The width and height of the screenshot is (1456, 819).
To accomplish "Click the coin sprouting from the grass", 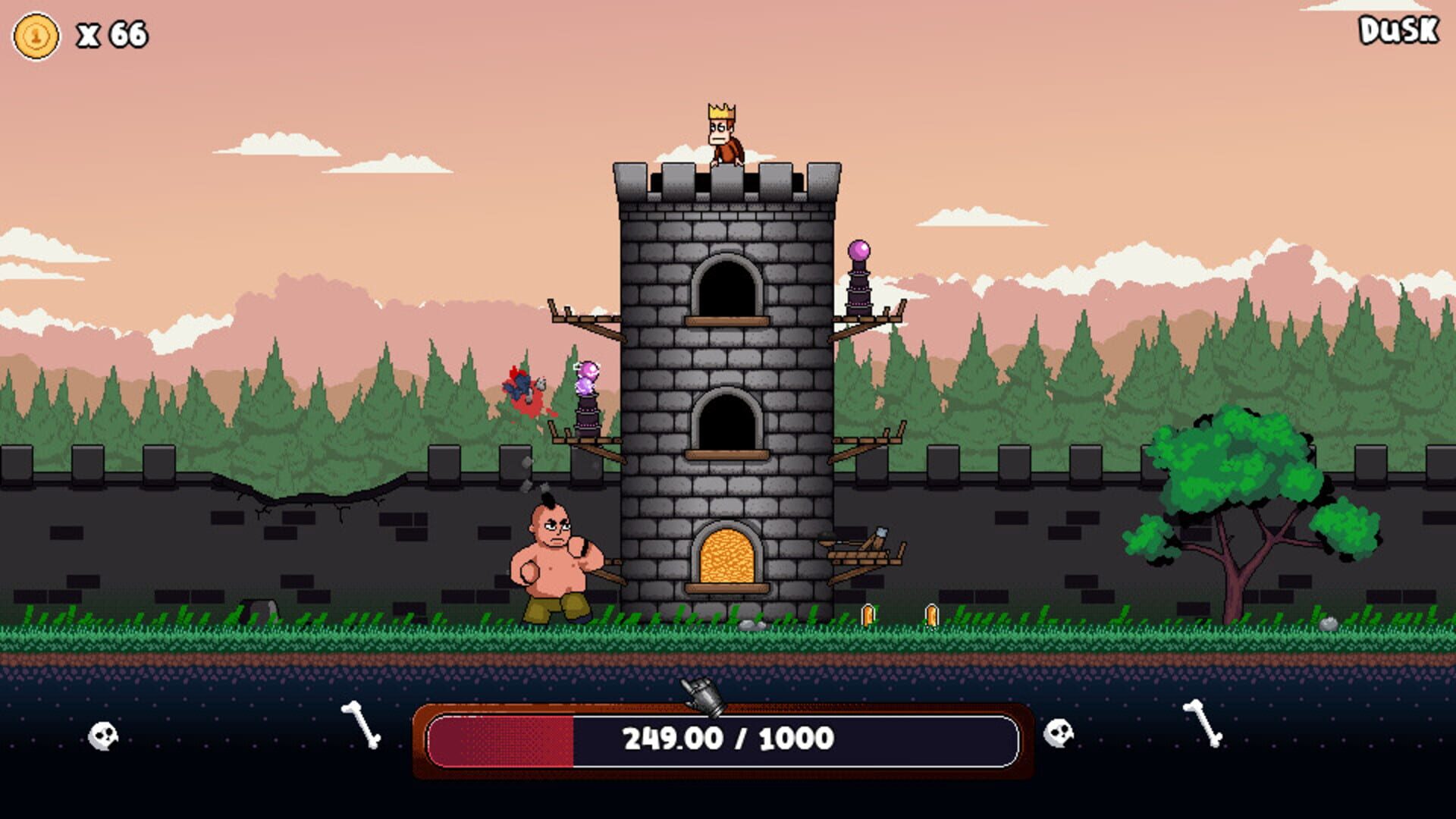I will click(x=869, y=614).
